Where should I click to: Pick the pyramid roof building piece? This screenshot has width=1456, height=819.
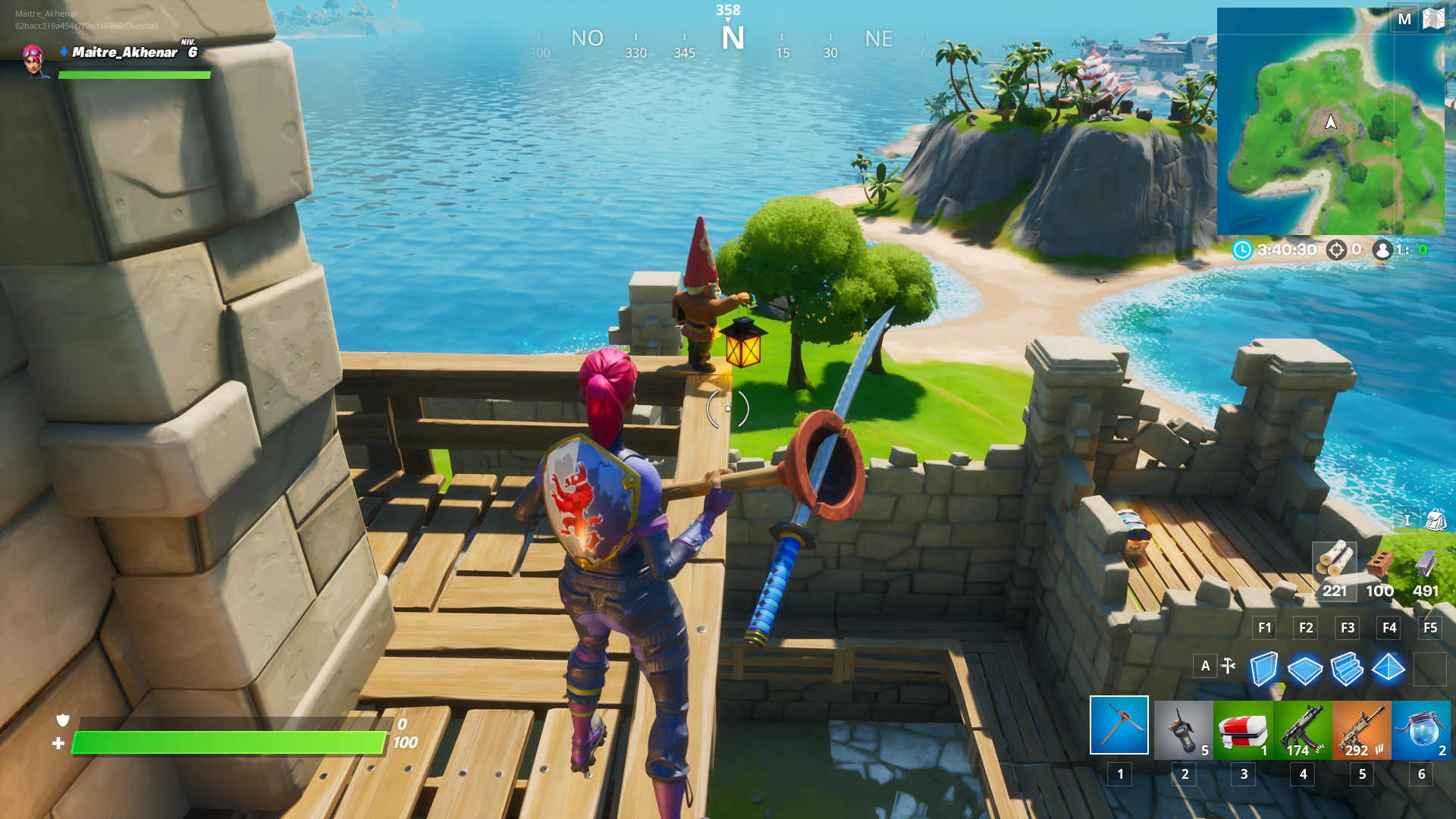(1389, 668)
